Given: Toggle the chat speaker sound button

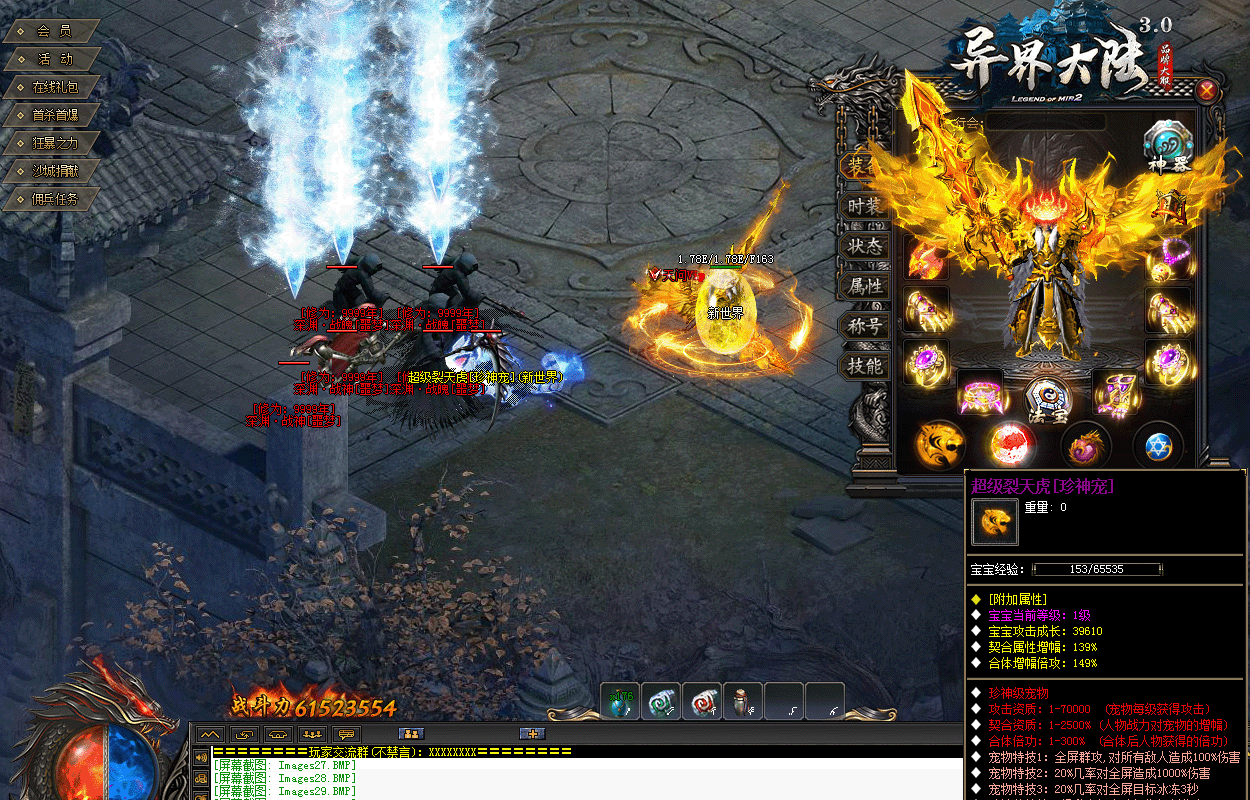Looking at the screenshot, I should click(x=201, y=755).
